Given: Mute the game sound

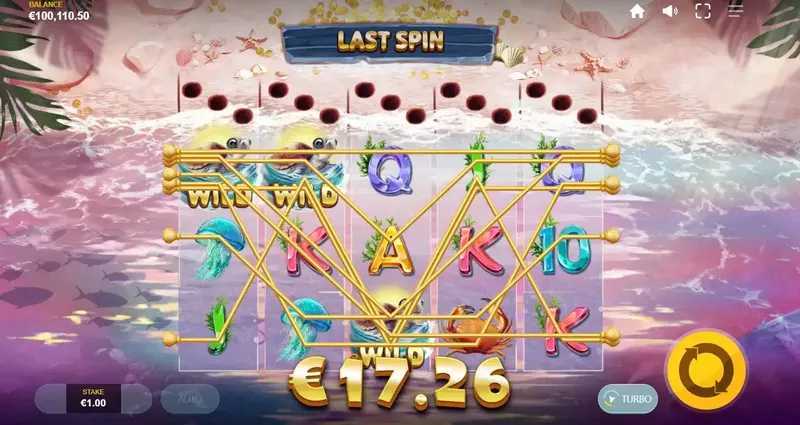Looking at the screenshot, I should pyautogui.click(x=669, y=11).
